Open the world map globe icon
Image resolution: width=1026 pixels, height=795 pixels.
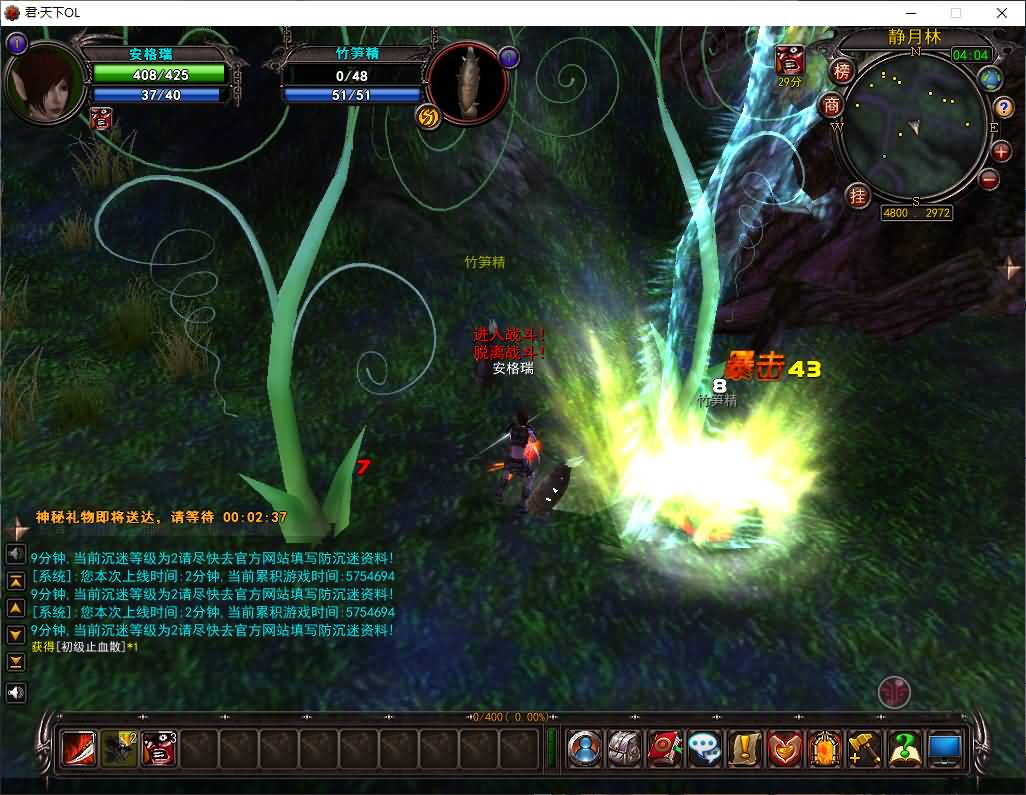[991, 79]
